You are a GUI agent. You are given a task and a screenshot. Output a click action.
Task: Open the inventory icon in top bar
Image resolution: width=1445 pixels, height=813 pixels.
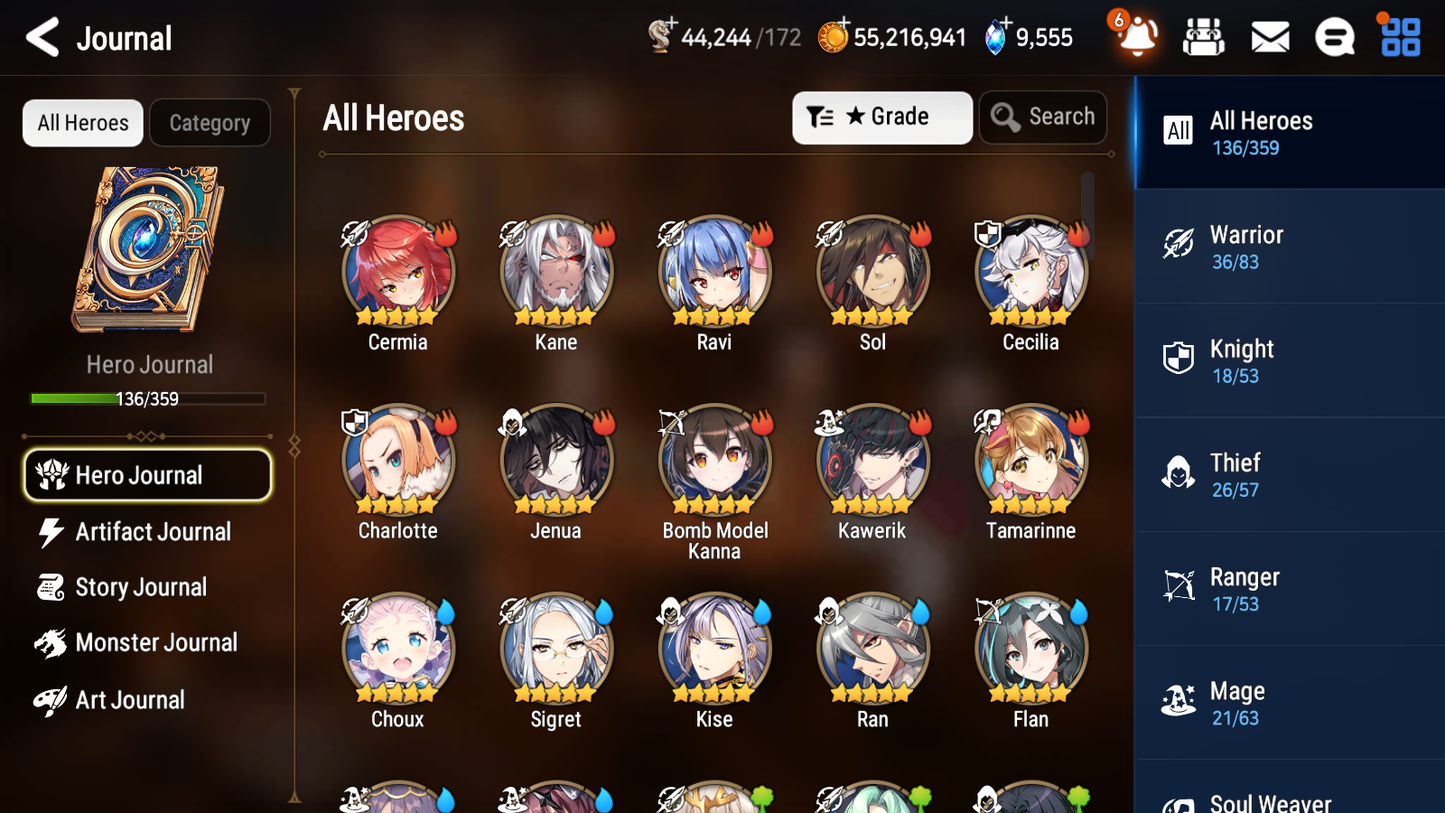(1203, 36)
